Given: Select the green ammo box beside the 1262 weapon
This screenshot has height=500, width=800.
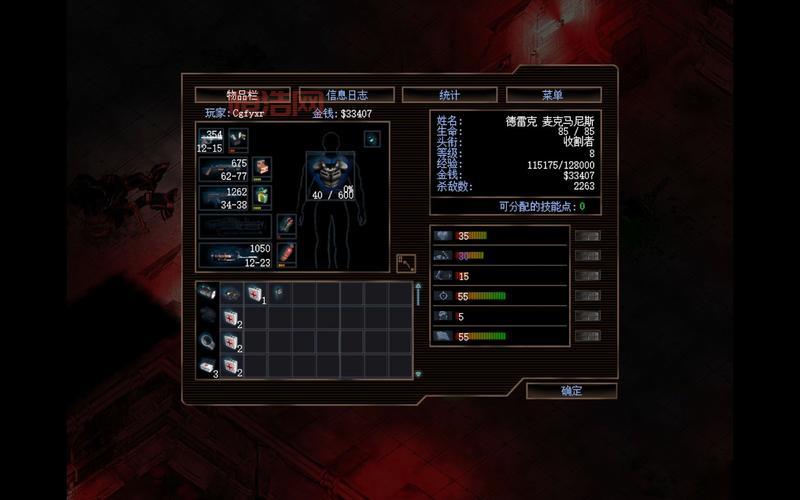Looking at the screenshot, I should pos(262,197).
